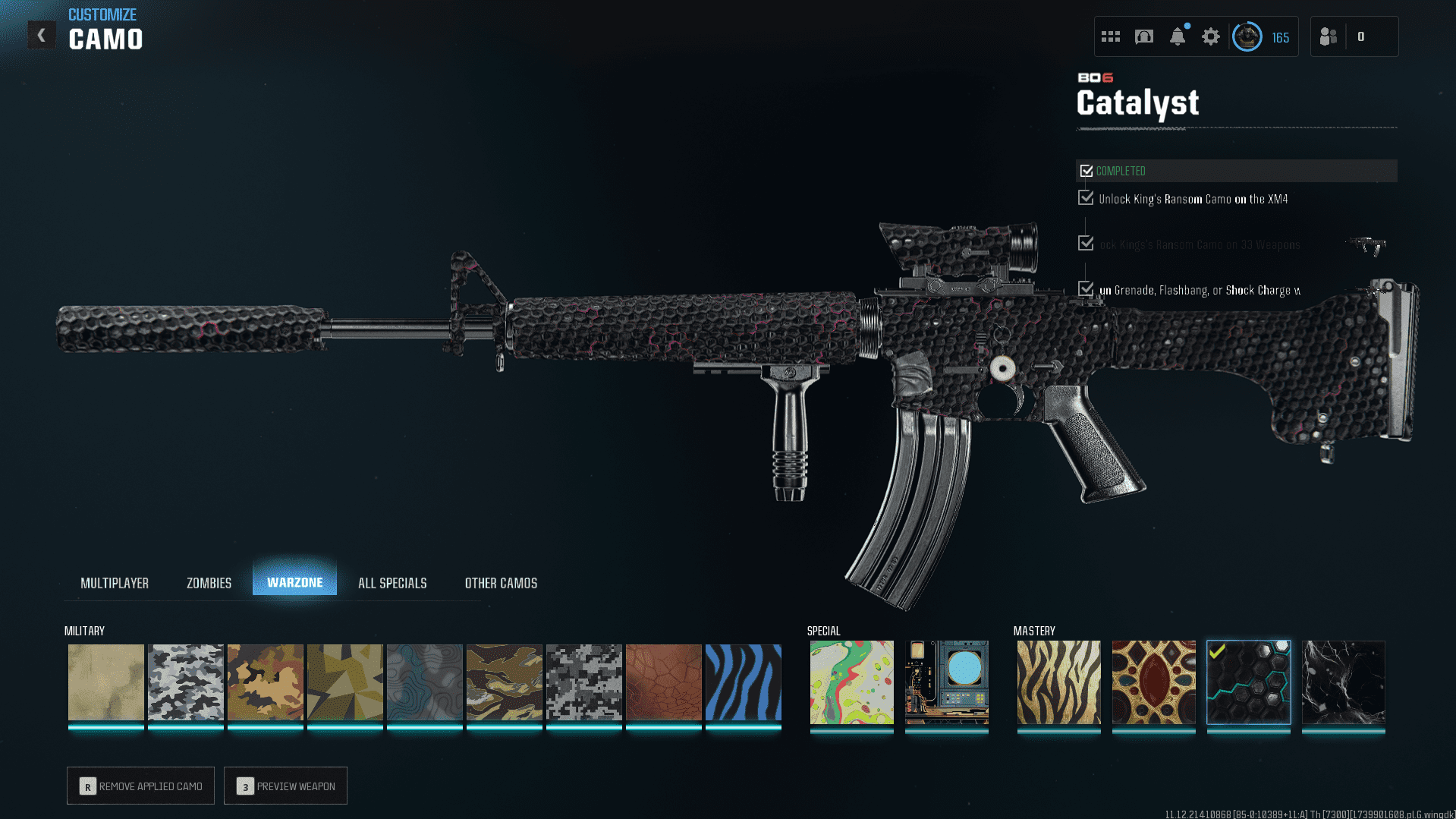
Task: Choose the blue tiger stripe camo
Action: pos(744,682)
